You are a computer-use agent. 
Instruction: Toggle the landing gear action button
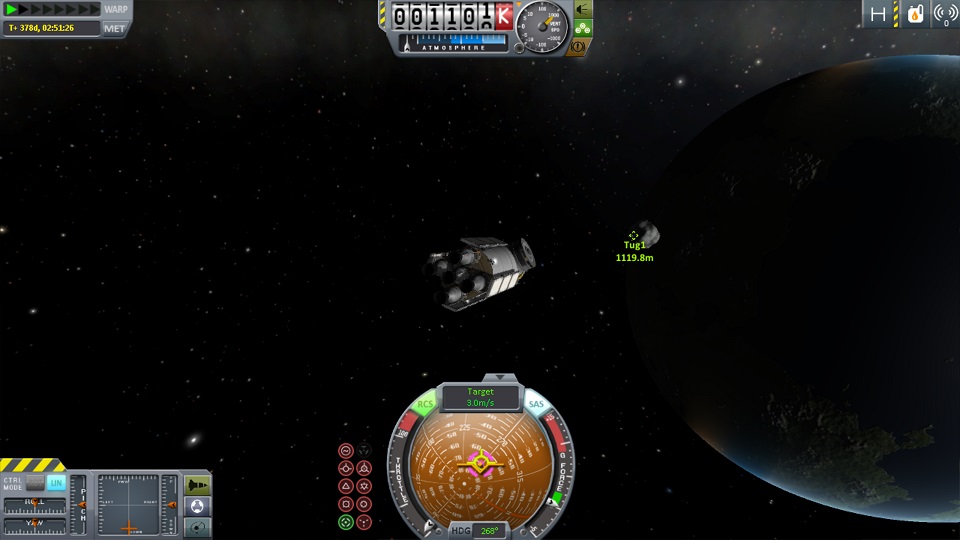[582, 28]
